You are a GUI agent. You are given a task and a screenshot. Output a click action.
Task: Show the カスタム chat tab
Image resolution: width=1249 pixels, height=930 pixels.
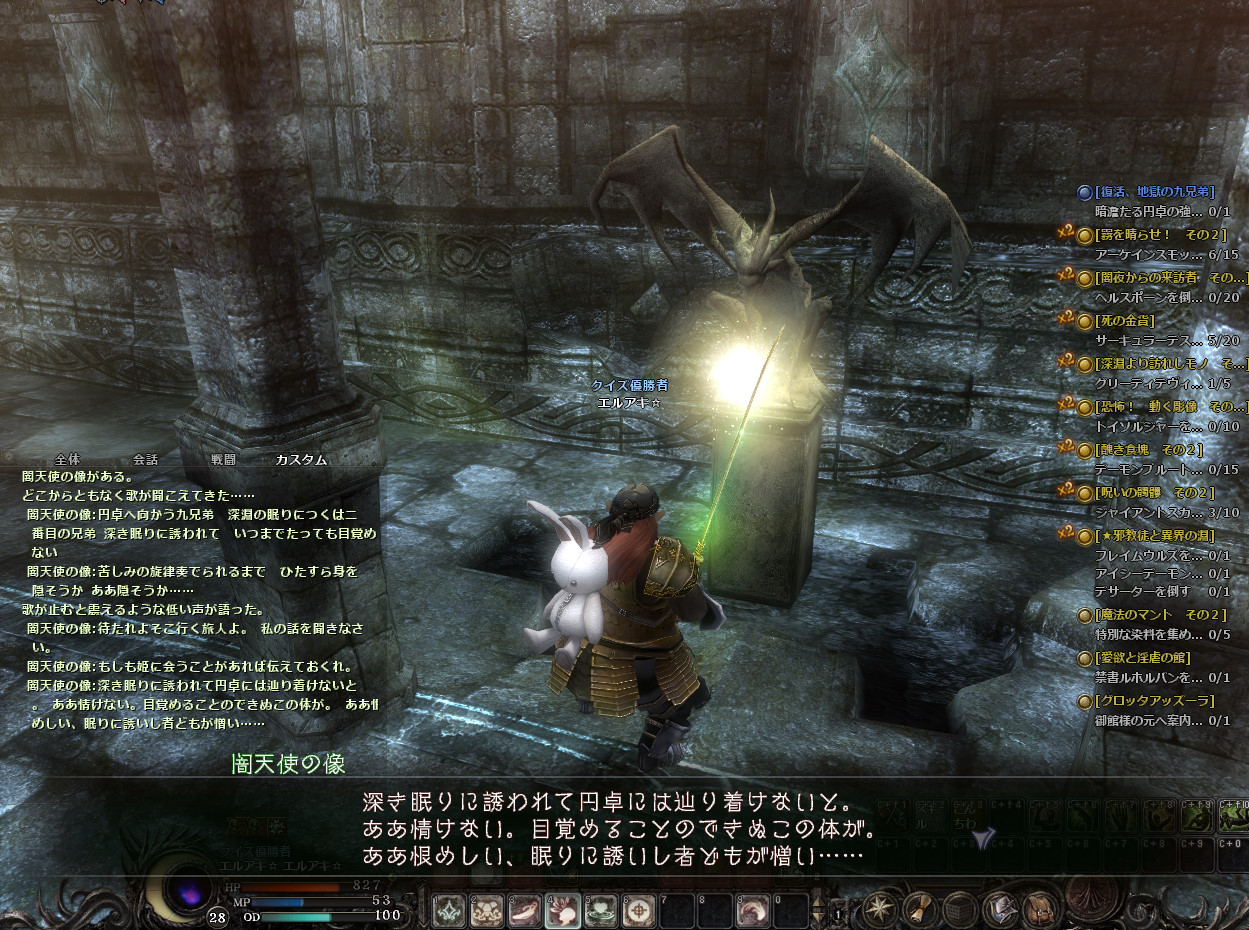[301, 459]
